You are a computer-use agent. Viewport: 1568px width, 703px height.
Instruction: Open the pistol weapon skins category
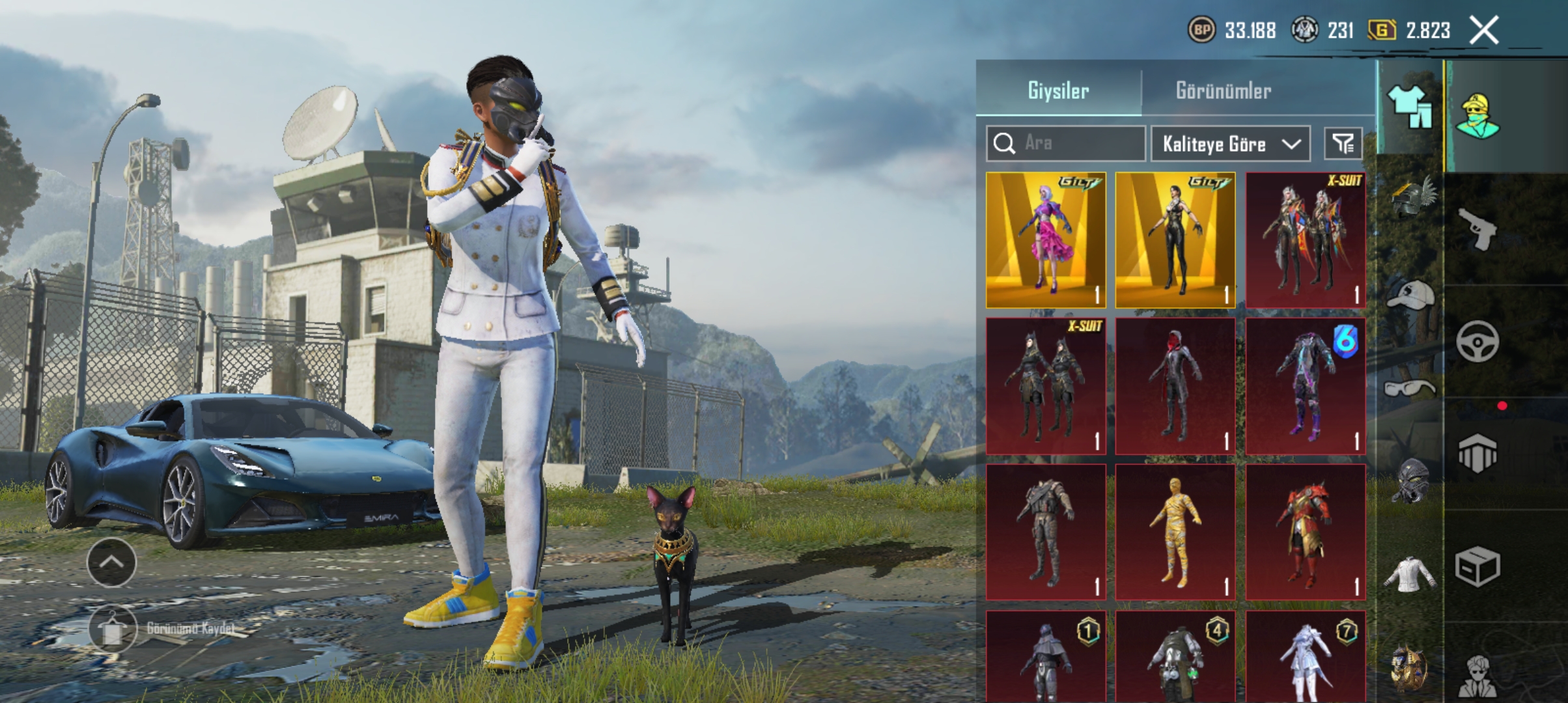point(1477,229)
